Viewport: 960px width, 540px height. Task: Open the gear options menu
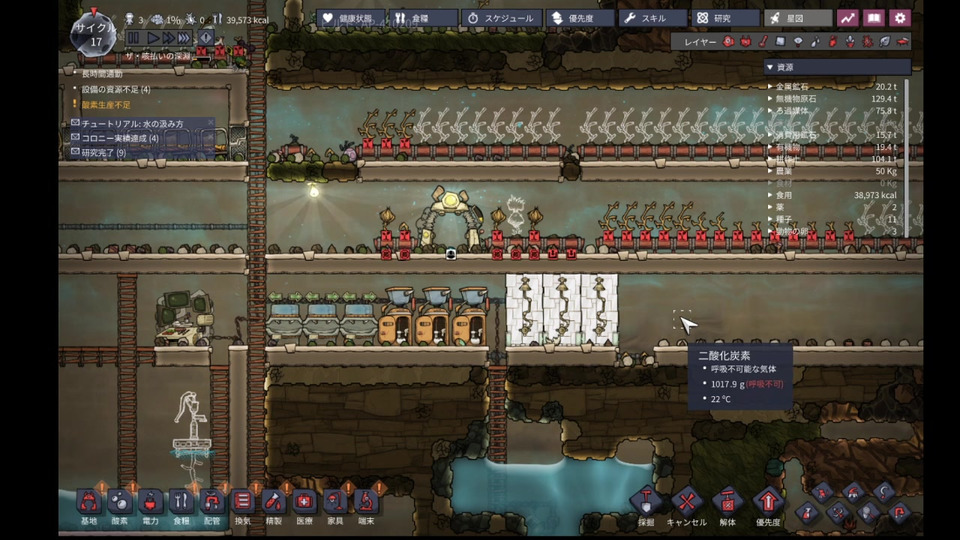point(900,18)
